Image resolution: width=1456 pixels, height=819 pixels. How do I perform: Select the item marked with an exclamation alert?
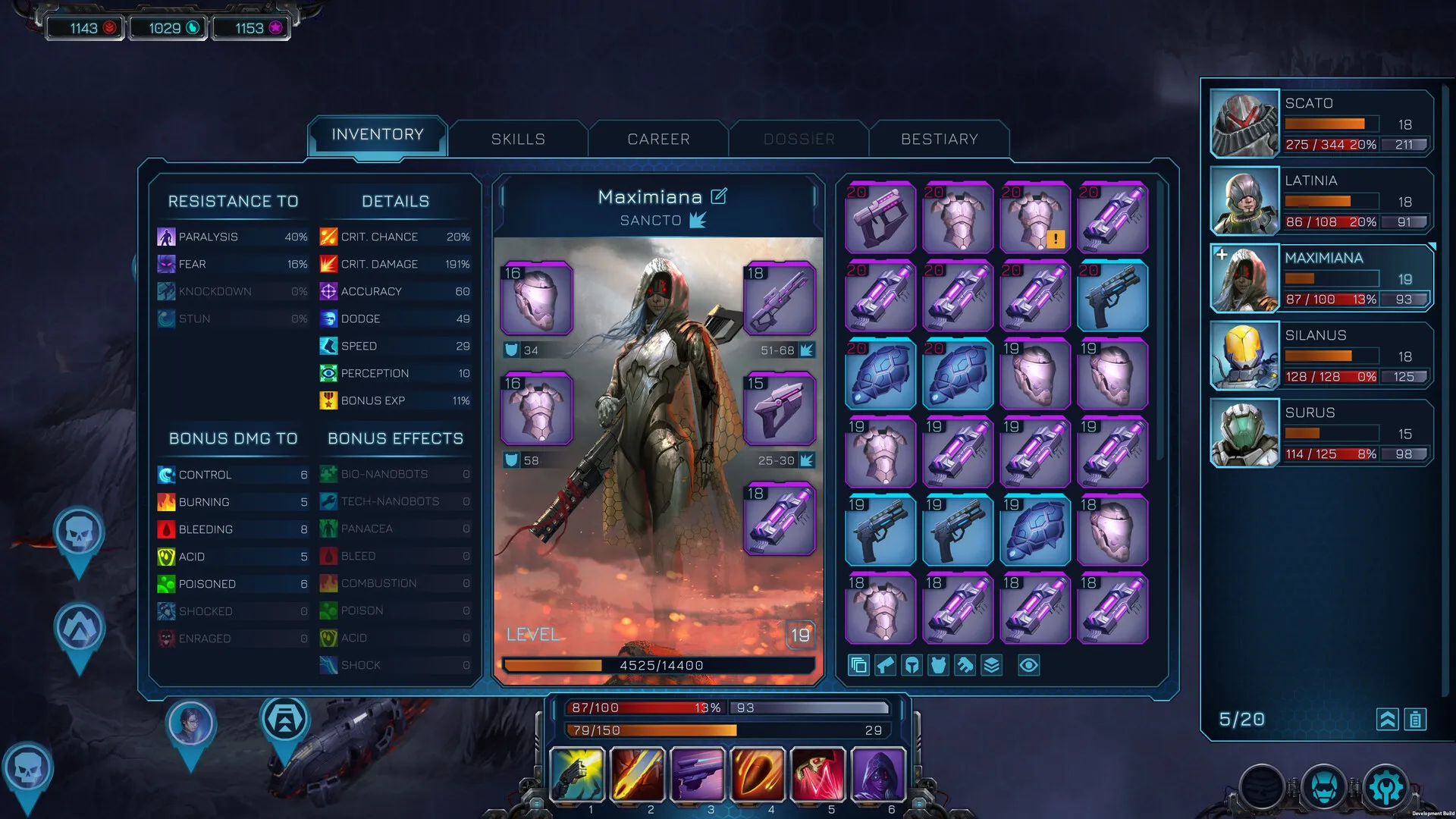[x=1035, y=218]
